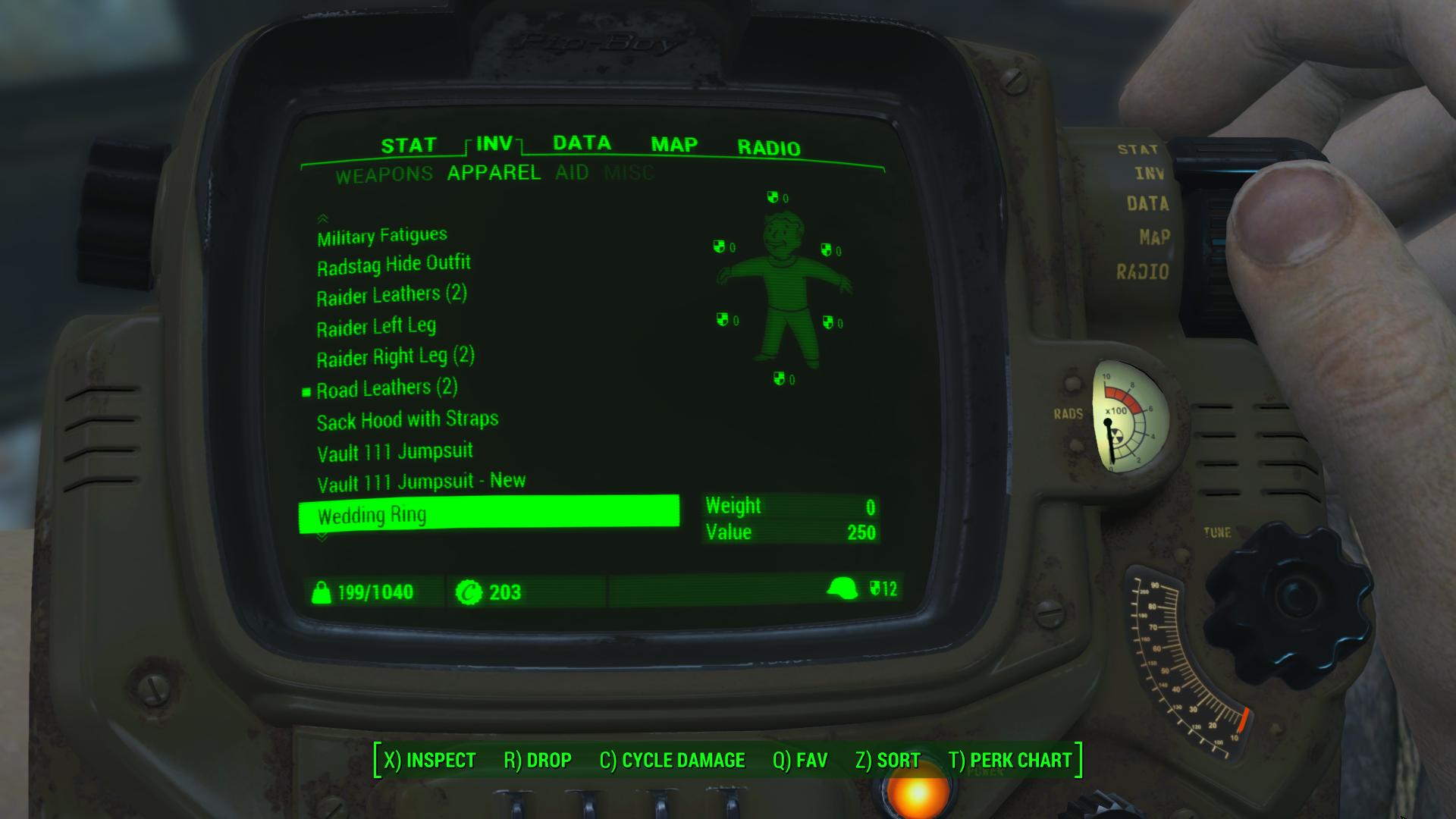This screenshot has height=819, width=1456.
Task: Switch to the RADIO tab
Action: 769,146
